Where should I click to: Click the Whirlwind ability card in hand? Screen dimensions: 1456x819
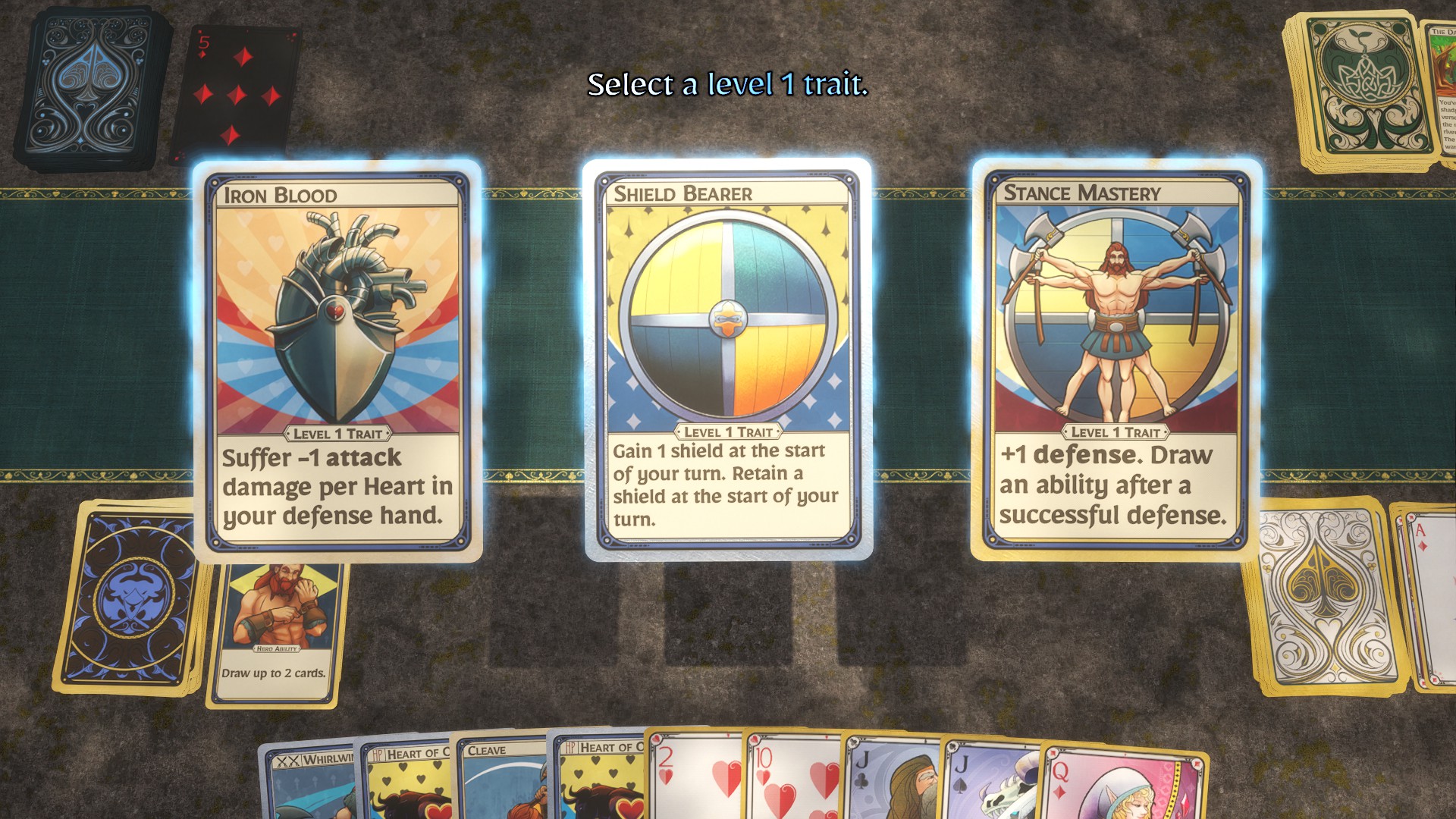coord(311,781)
